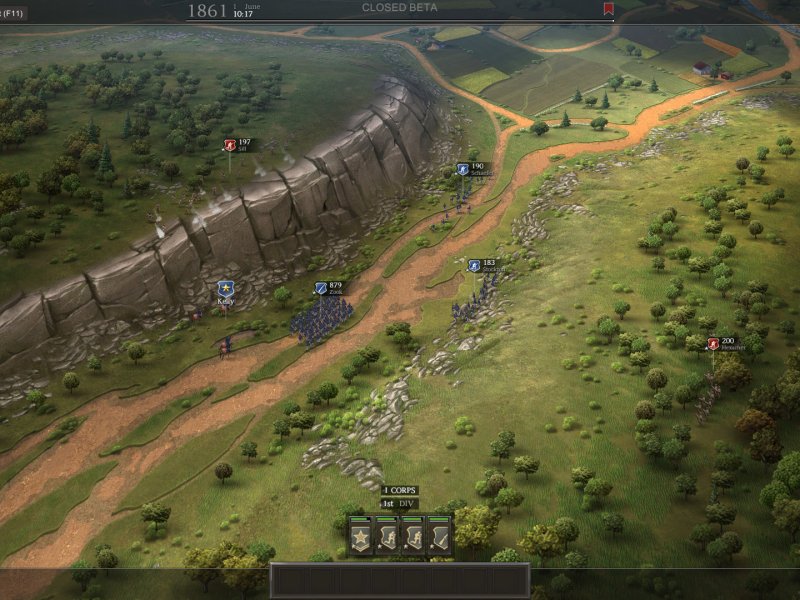Select the 190-strength blue unit marker
This screenshot has height=600, width=800.
coord(463,170)
